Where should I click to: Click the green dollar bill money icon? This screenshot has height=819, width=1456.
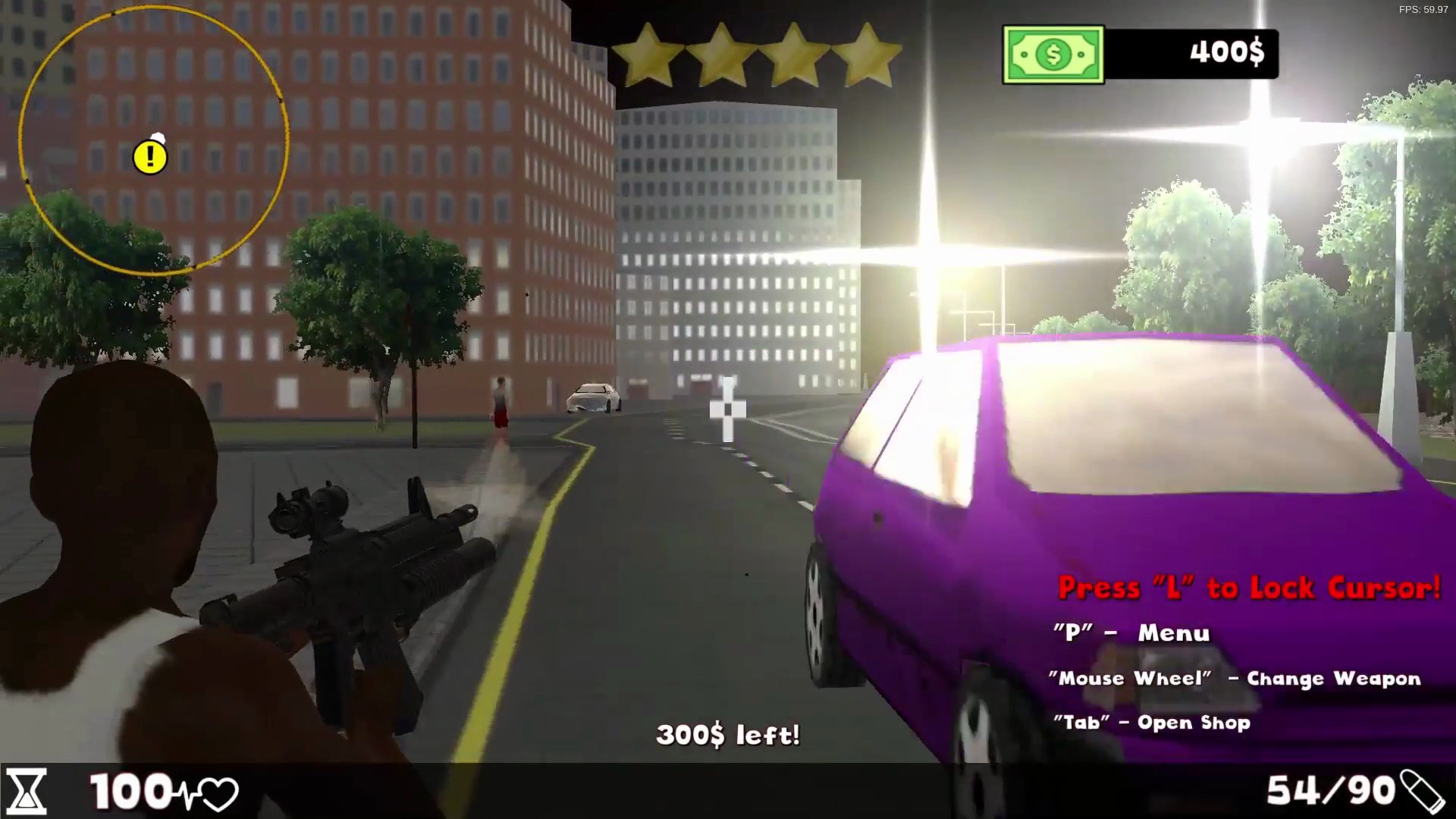point(1053,54)
